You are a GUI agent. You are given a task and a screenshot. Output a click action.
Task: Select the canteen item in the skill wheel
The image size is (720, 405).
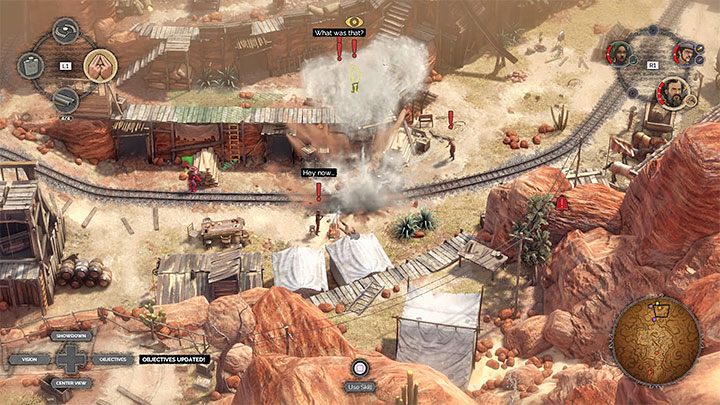pos(31,66)
